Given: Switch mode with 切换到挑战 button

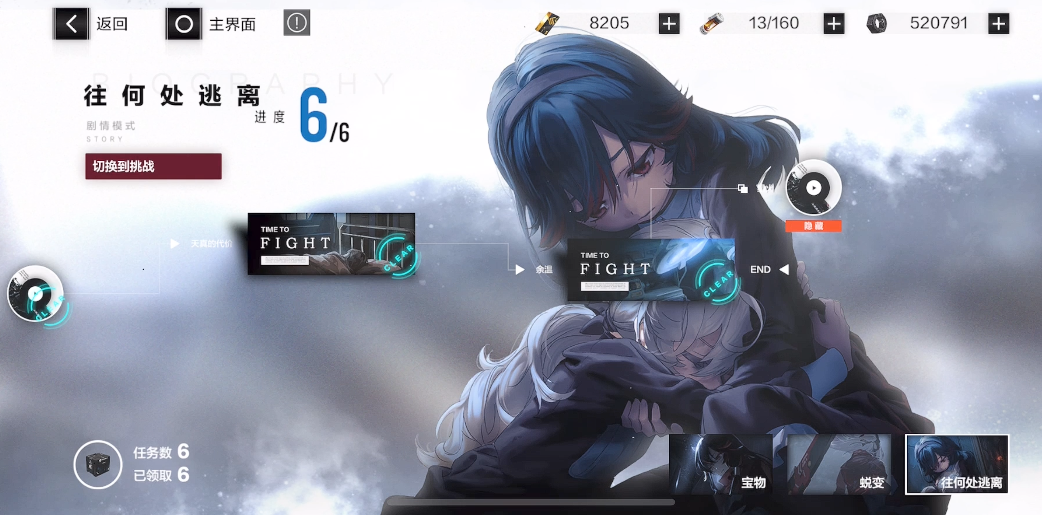Looking at the screenshot, I should [153, 167].
